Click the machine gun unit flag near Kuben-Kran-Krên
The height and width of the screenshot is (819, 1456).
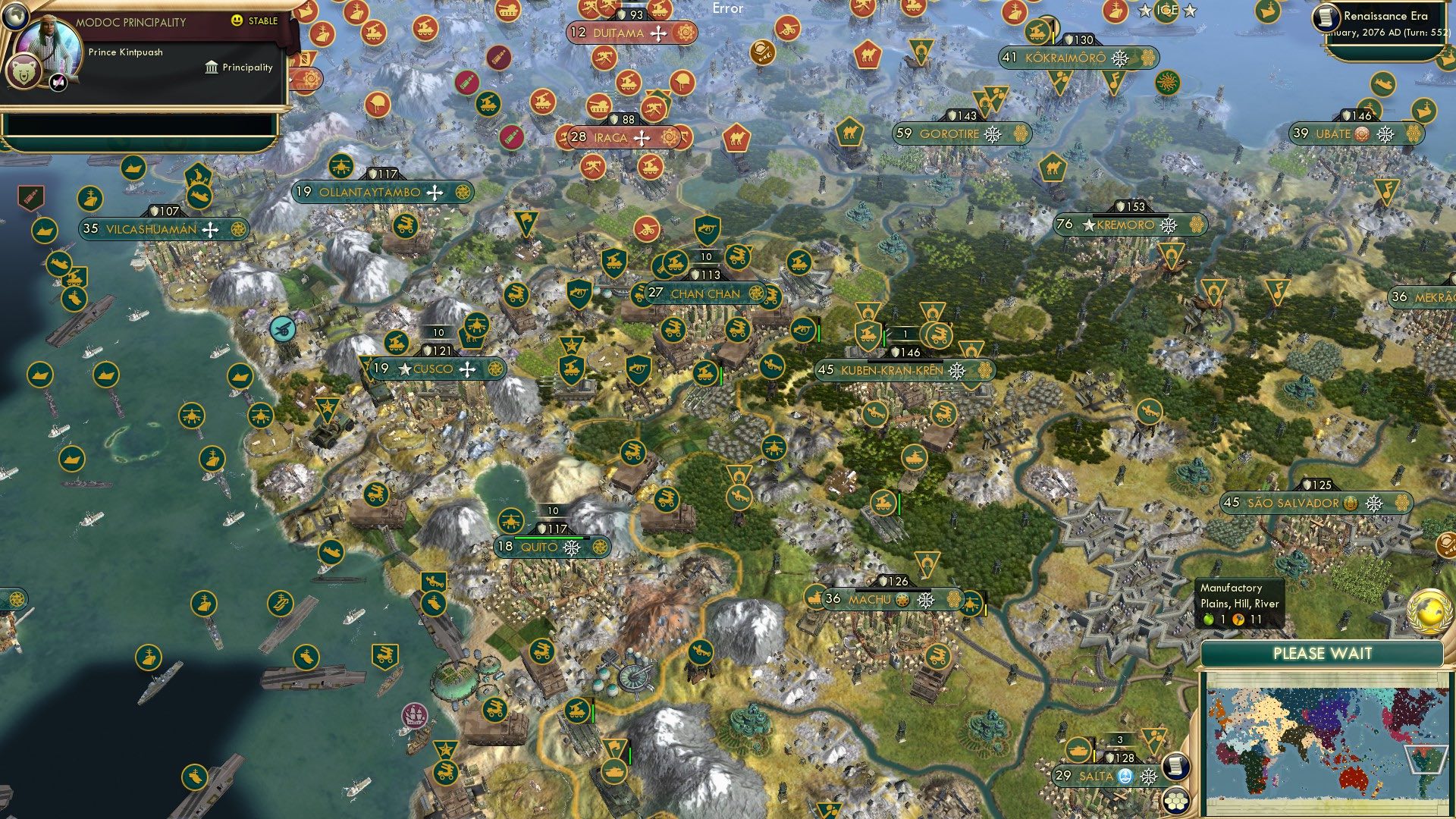(x=803, y=331)
